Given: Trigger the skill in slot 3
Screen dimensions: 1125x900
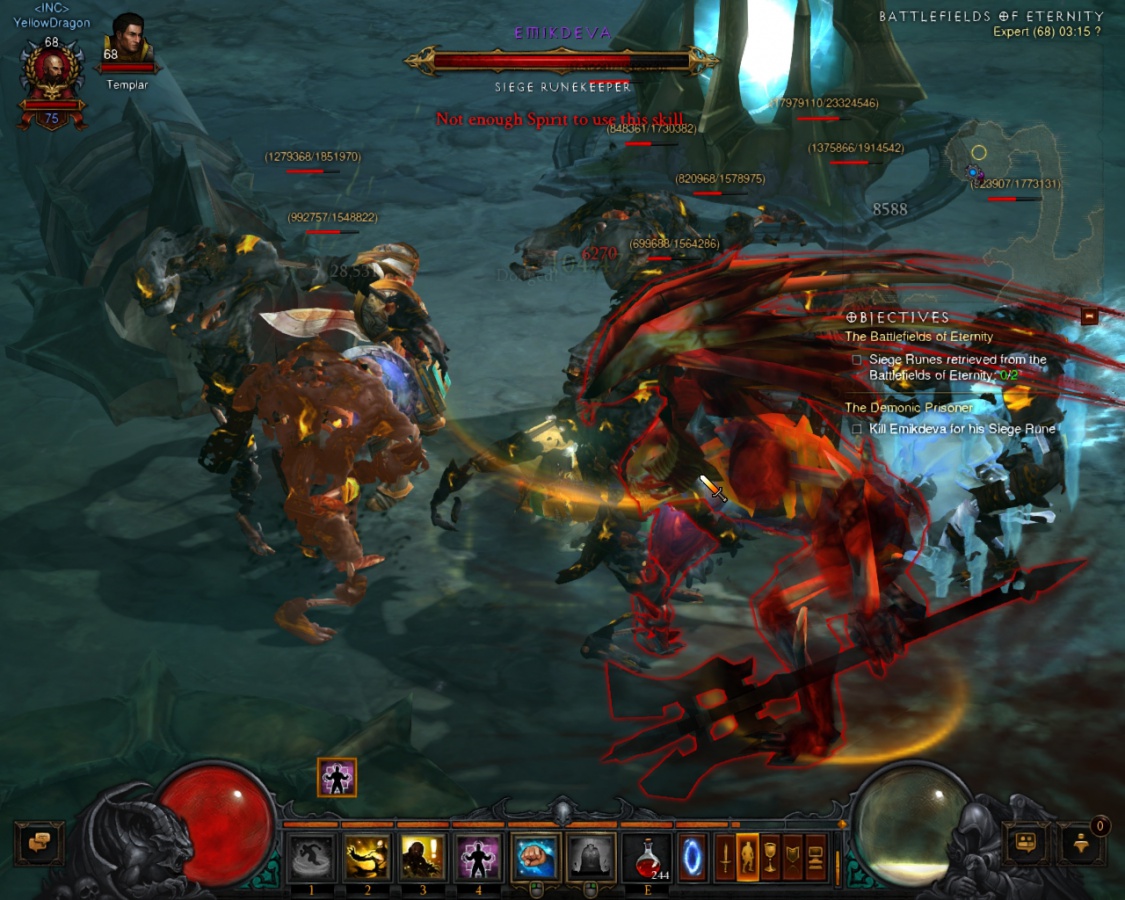Looking at the screenshot, I should pyautogui.click(x=423, y=857).
